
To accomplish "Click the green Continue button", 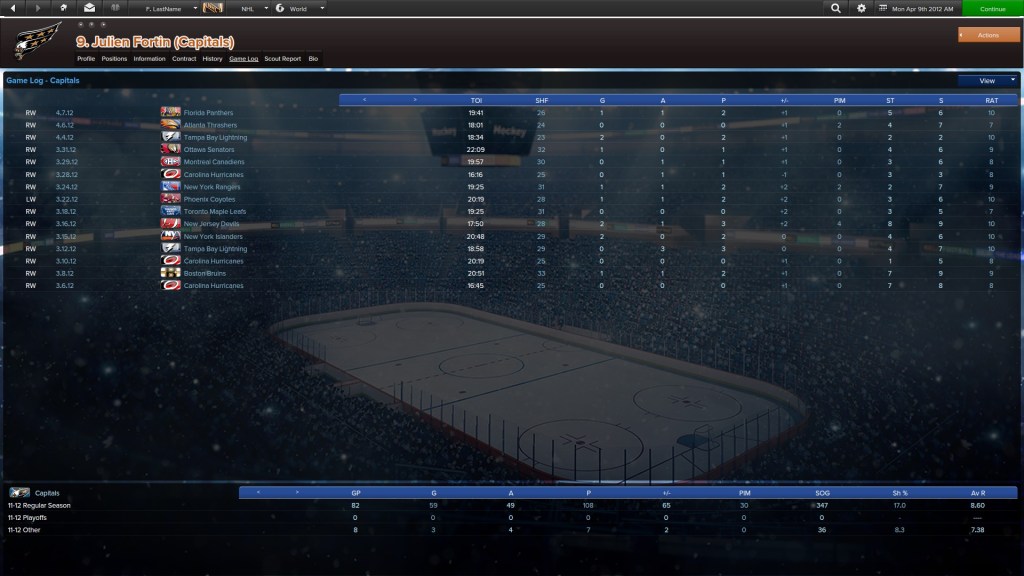I will 992,8.
